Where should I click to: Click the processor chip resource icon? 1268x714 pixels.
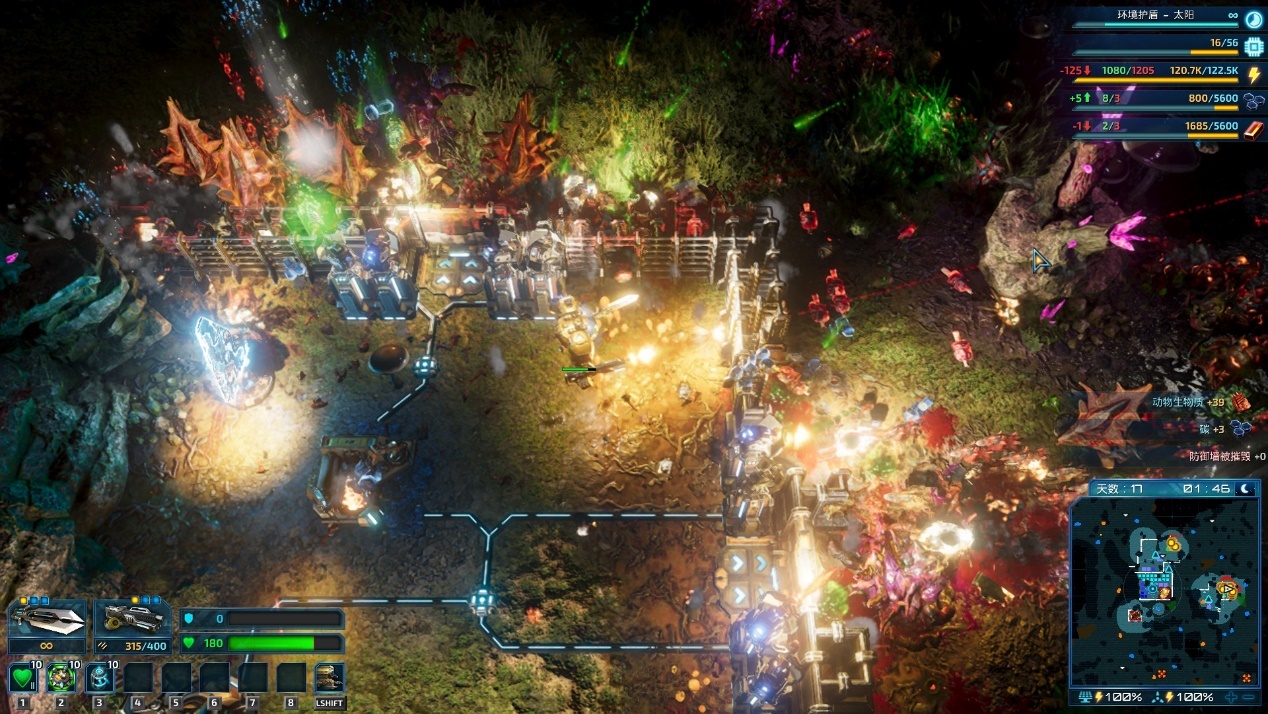pyautogui.click(x=1253, y=45)
